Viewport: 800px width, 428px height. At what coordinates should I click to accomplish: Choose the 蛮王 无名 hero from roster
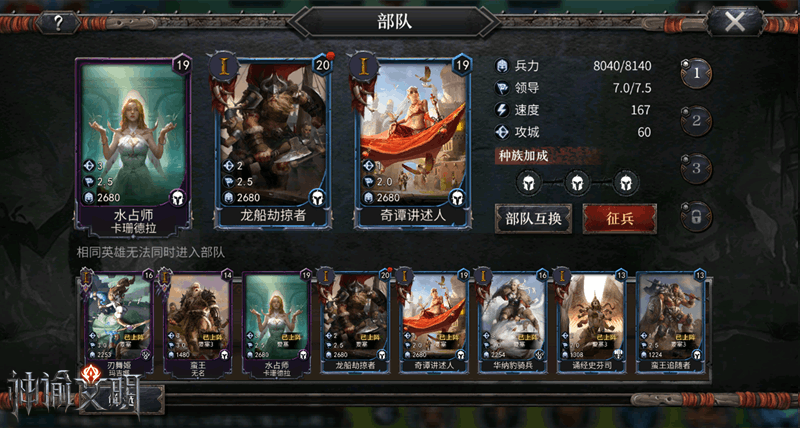[197, 319]
